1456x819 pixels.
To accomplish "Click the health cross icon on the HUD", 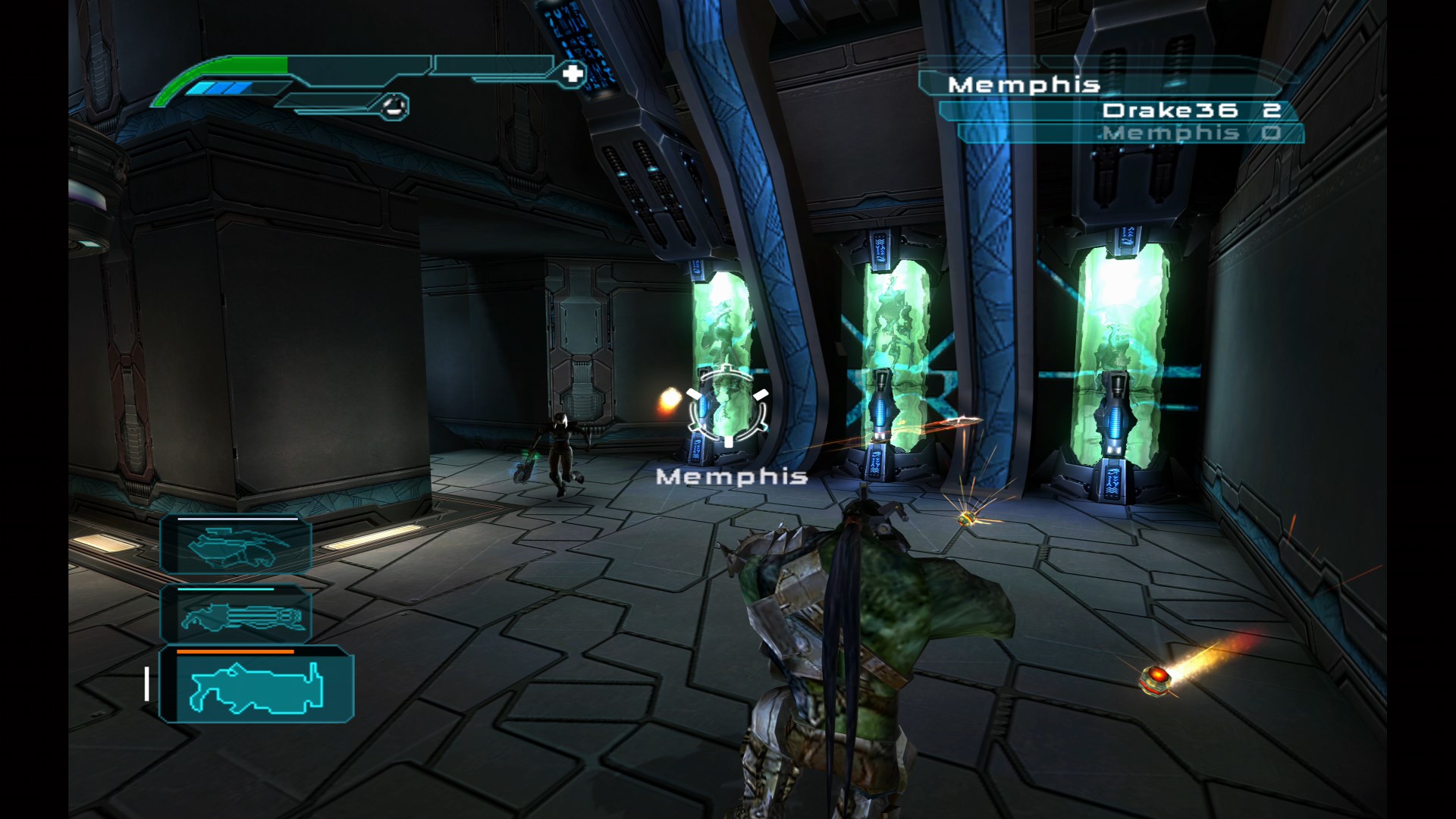I will (x=574, y=74).
